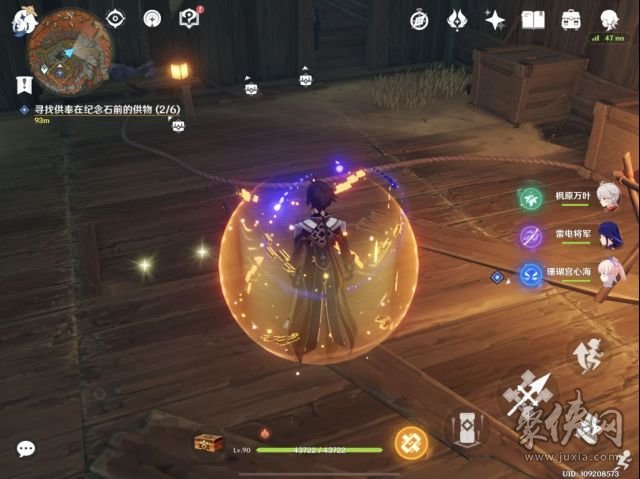
Task: Open the tutorial icon with red notification
Action: coord(189,18)
